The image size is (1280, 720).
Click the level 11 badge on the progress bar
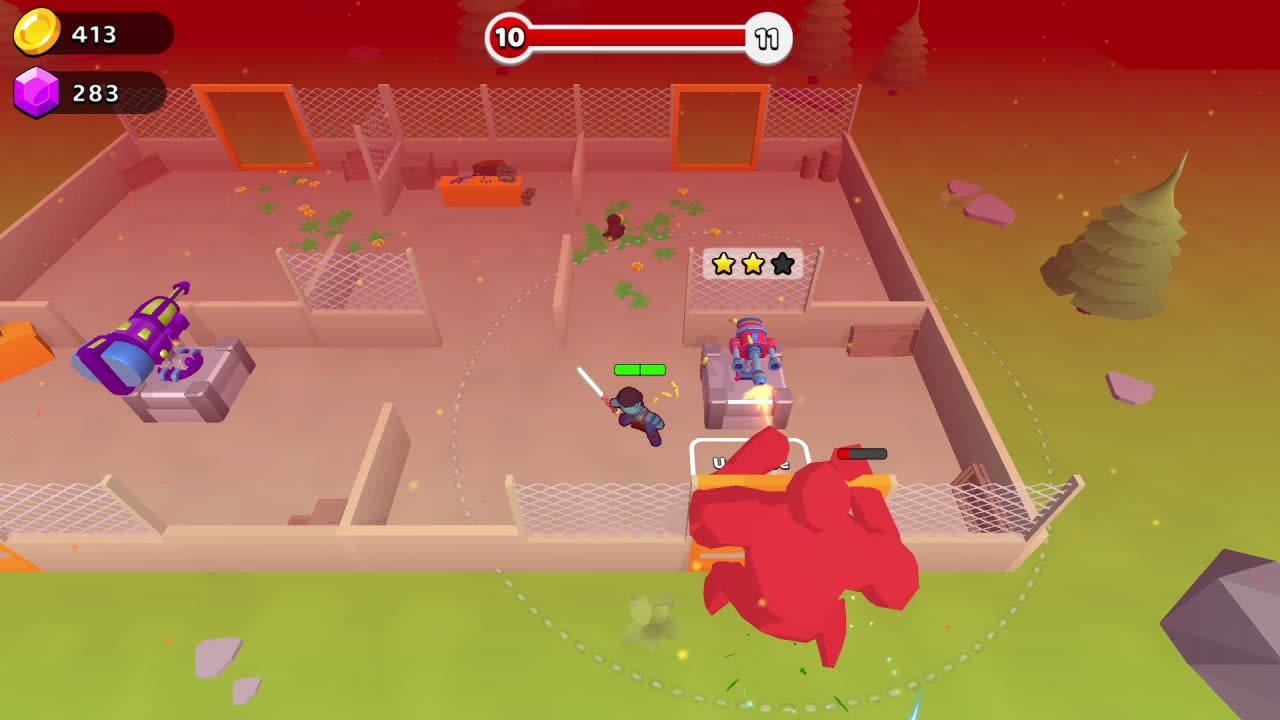click(x=766, y=39)
